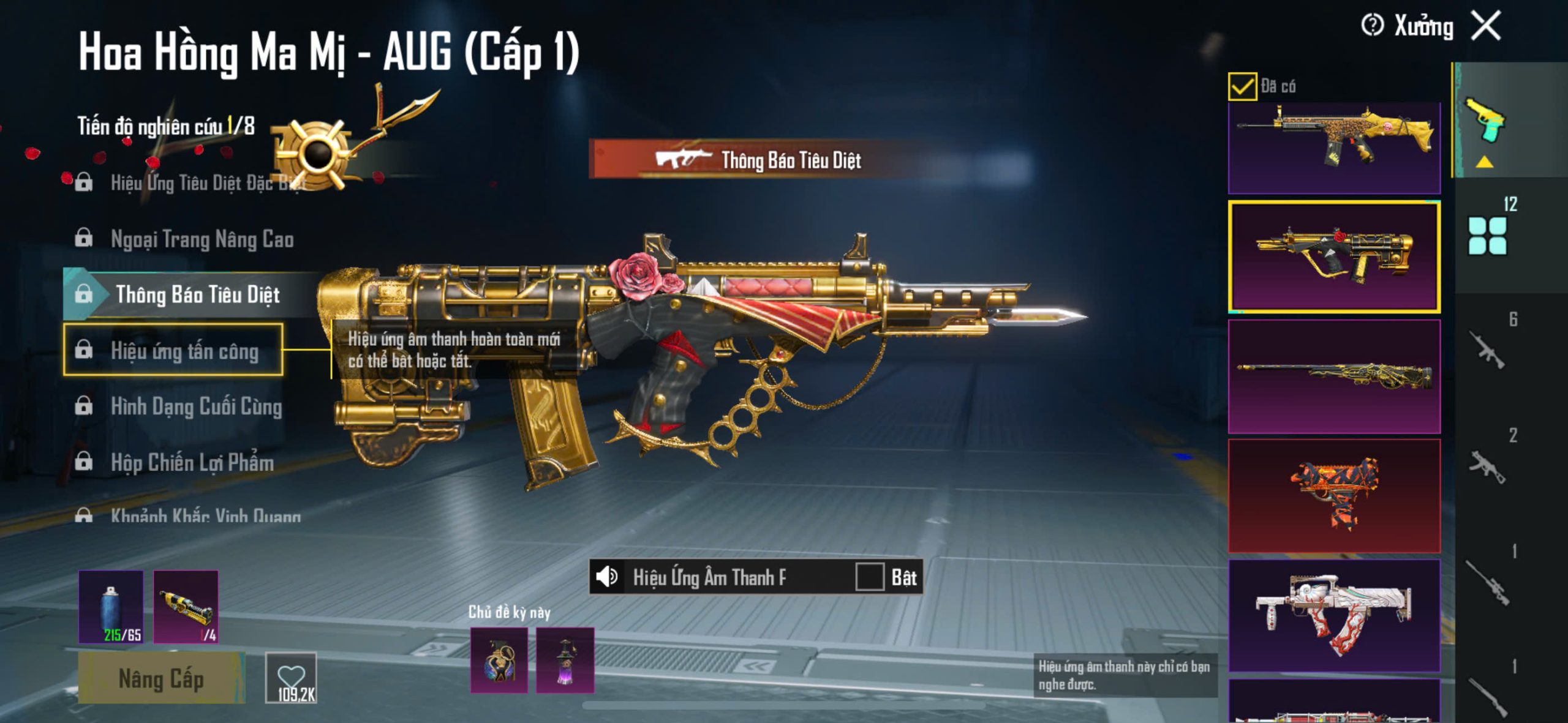The height and width of the screenshot is (723, 1568).
Task: Pick the white Groza skin thumbnail
Action: coord(1334,614)
